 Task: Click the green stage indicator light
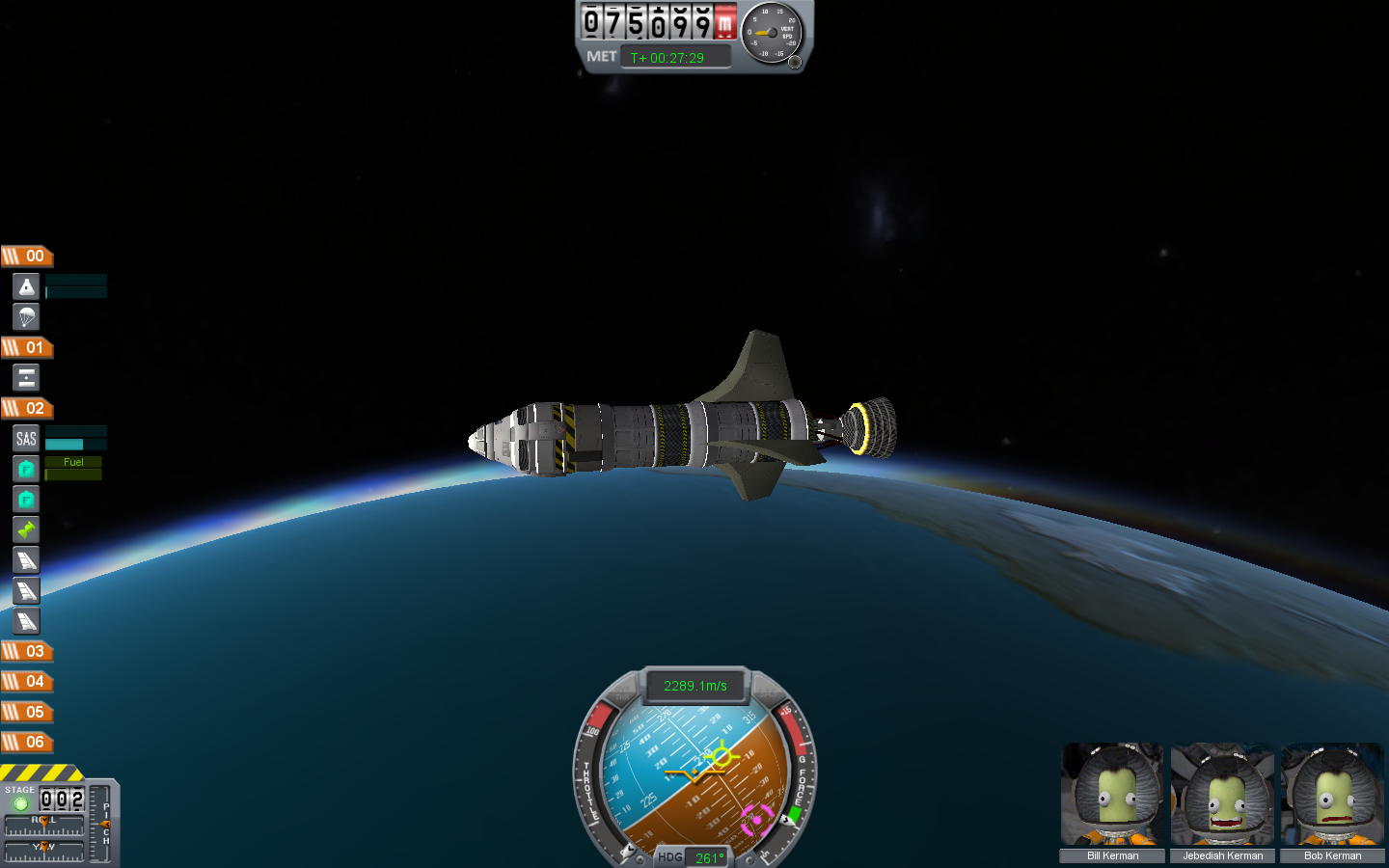20,803
